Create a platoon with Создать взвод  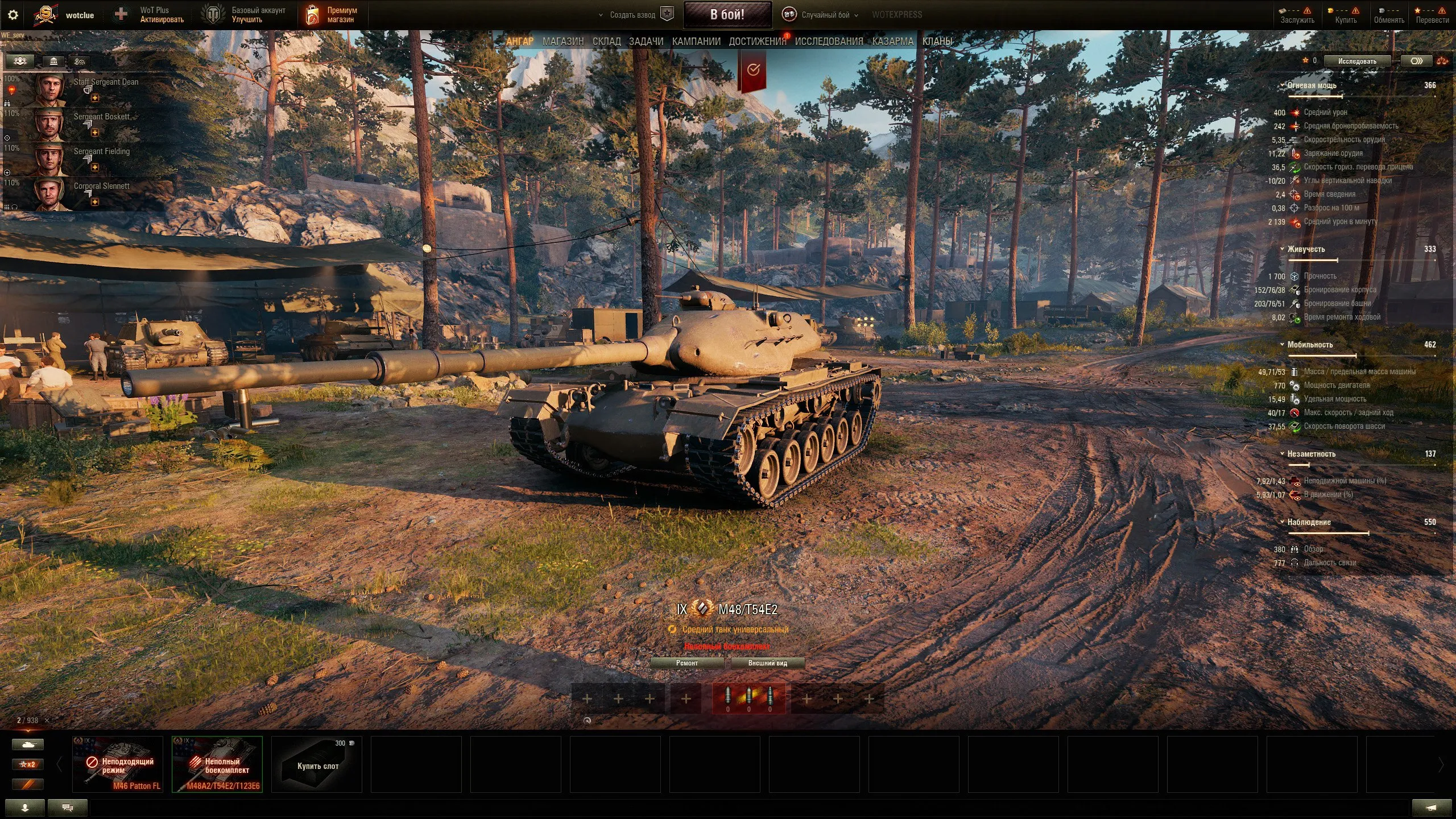coord(632,15)
